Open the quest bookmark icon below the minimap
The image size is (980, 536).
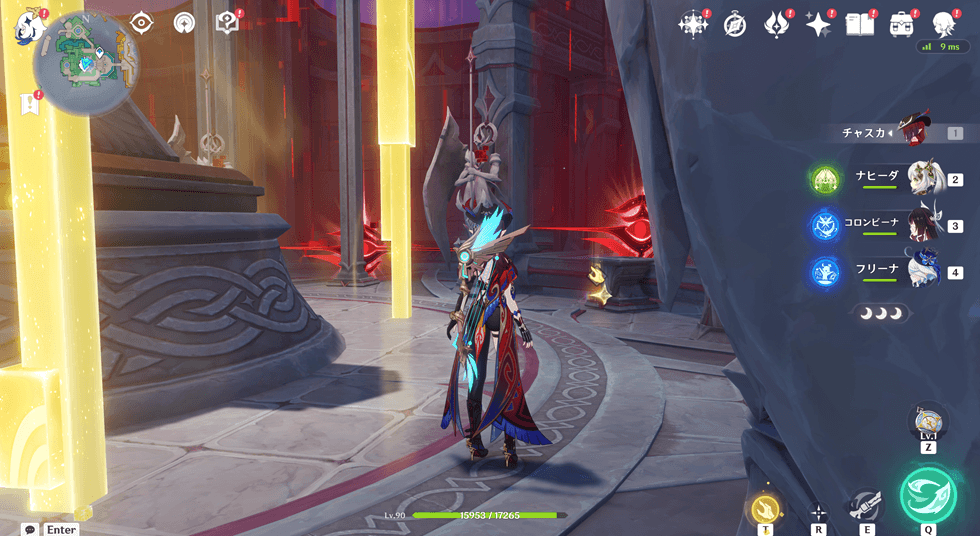[28, 103]
